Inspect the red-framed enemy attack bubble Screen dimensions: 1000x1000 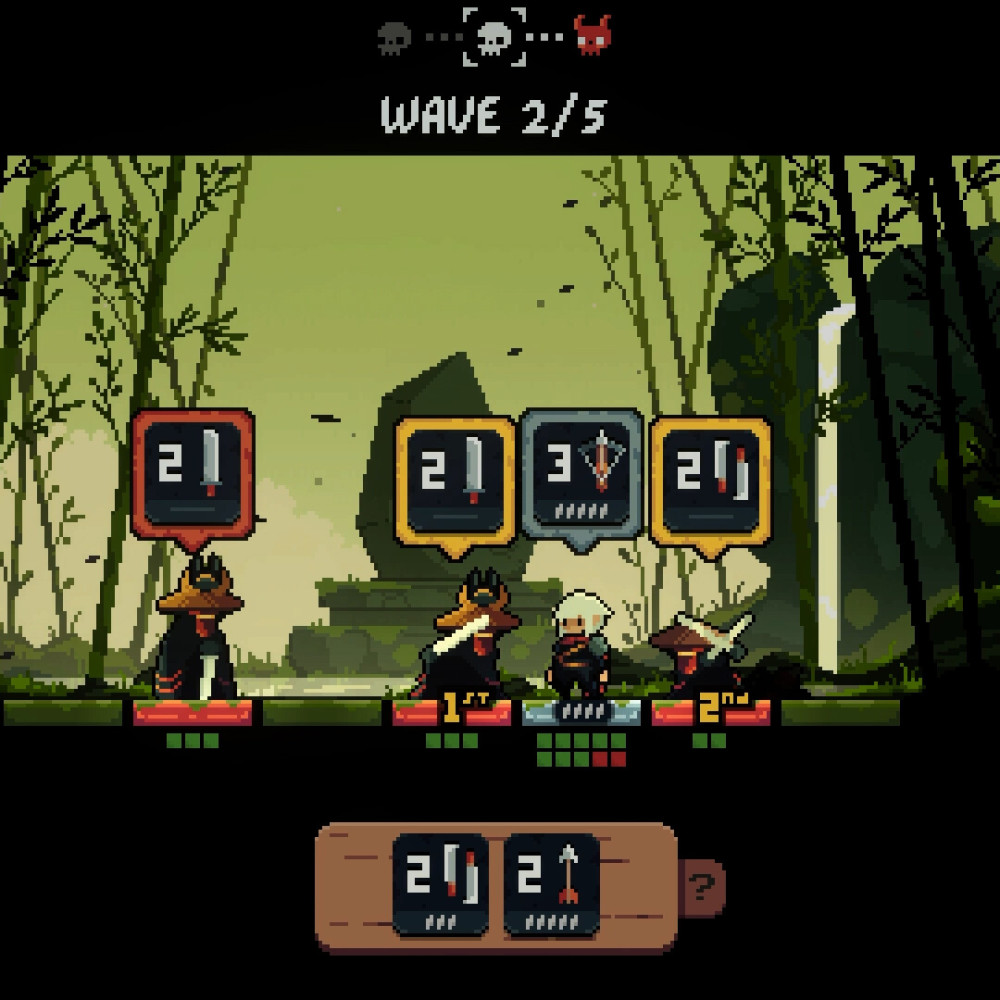coord(192,474)
